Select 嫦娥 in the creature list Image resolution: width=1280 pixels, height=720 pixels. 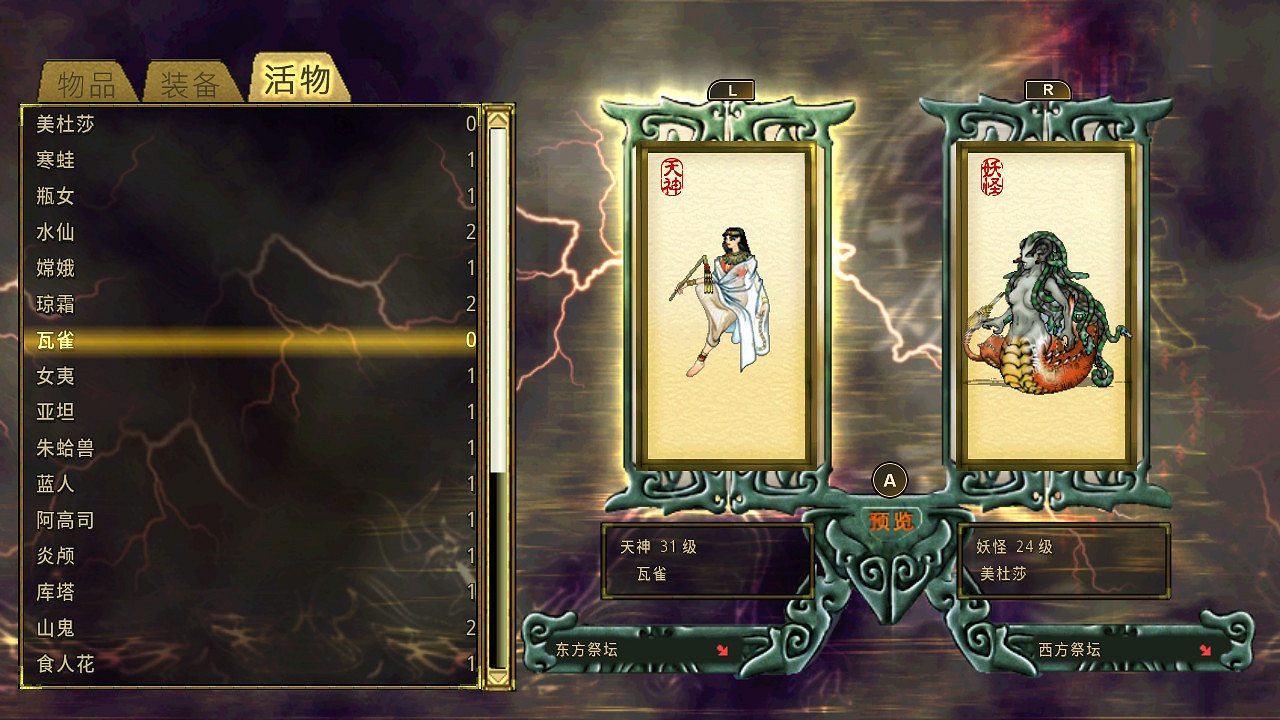(55, 268)
